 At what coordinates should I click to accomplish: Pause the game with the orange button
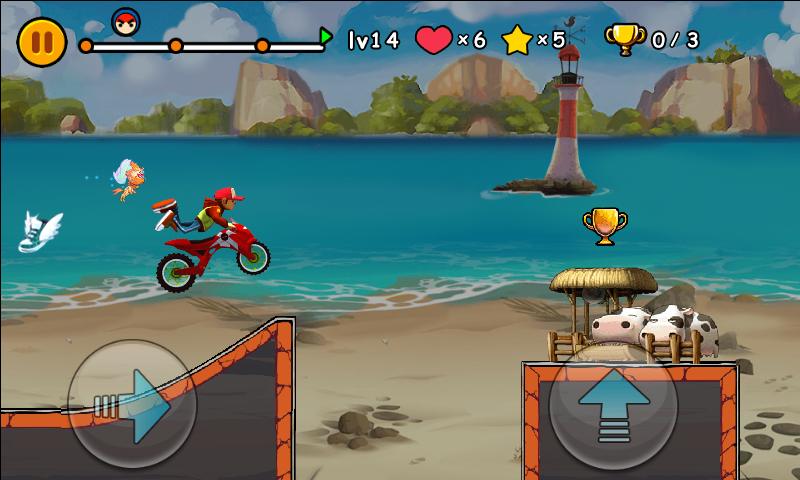click(41, 41)
